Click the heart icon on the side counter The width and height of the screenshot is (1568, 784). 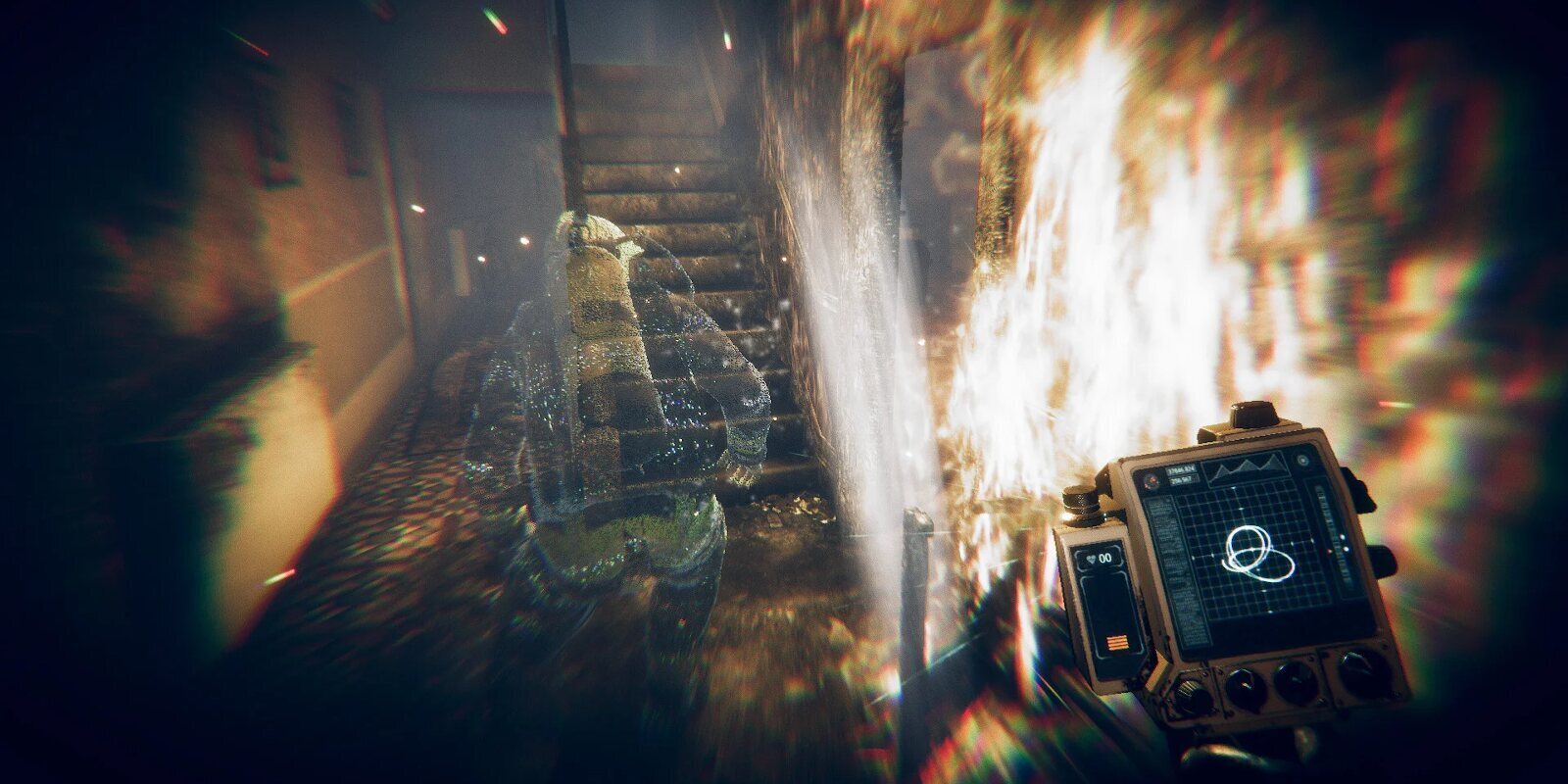[1091, 558]
